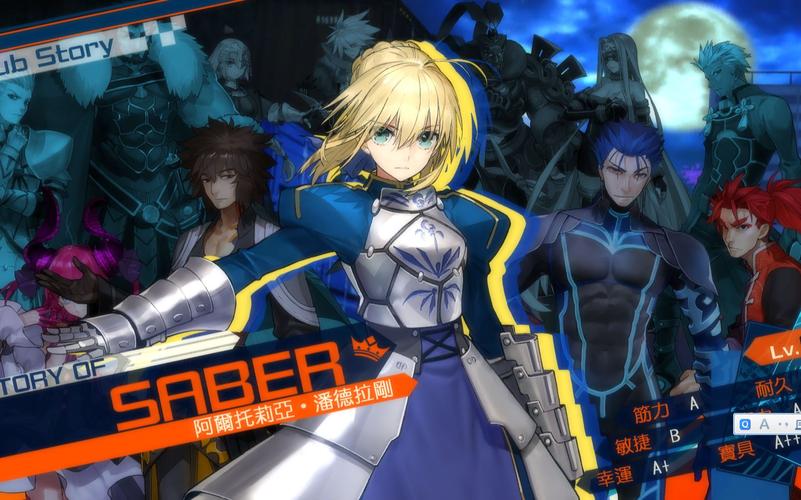This screenshot has height=500, width=801.
Task: Click the blue input method logo icon
Action: tap(746, 425)
